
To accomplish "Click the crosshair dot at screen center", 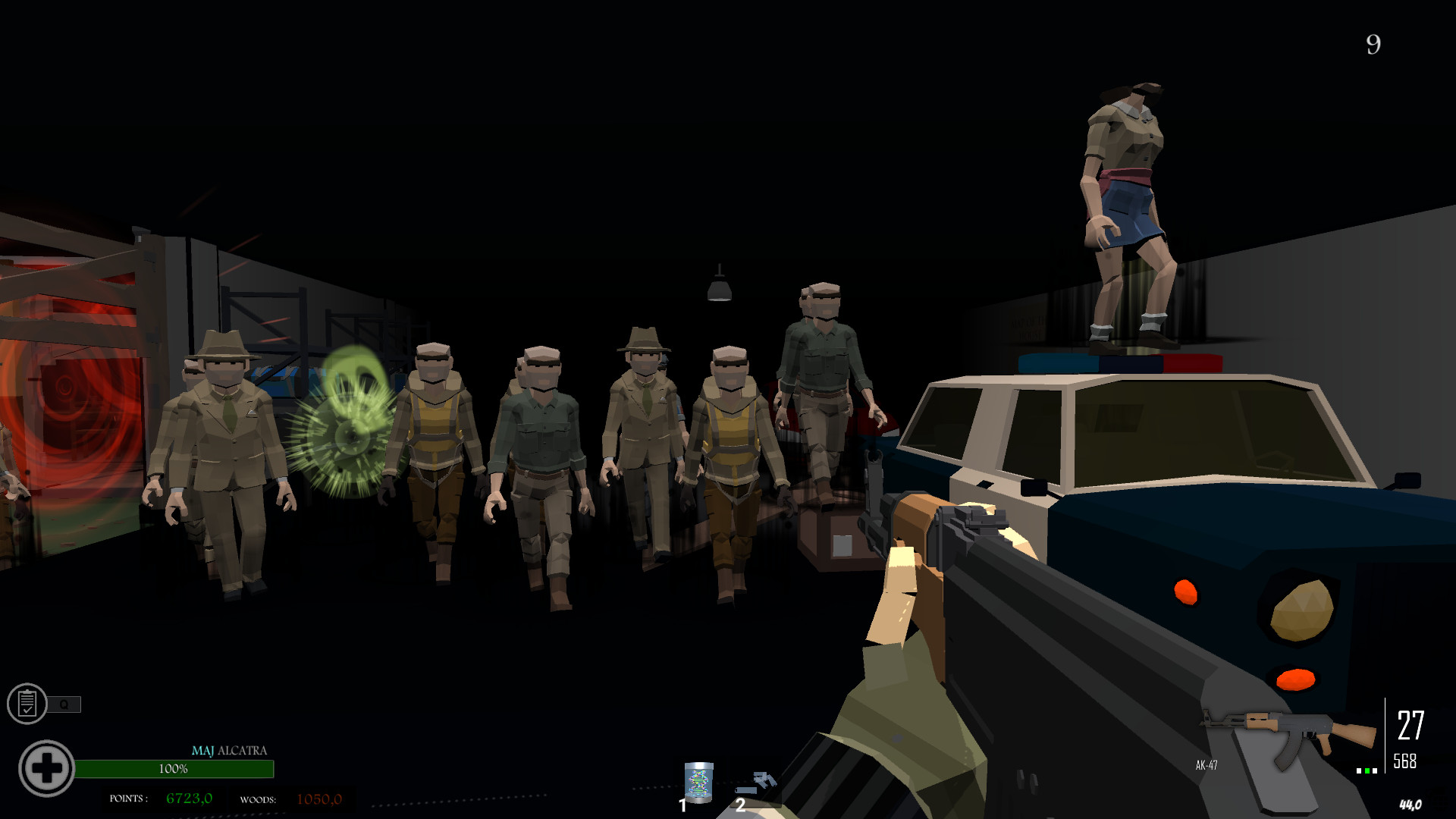I will (x=728, y=409).
